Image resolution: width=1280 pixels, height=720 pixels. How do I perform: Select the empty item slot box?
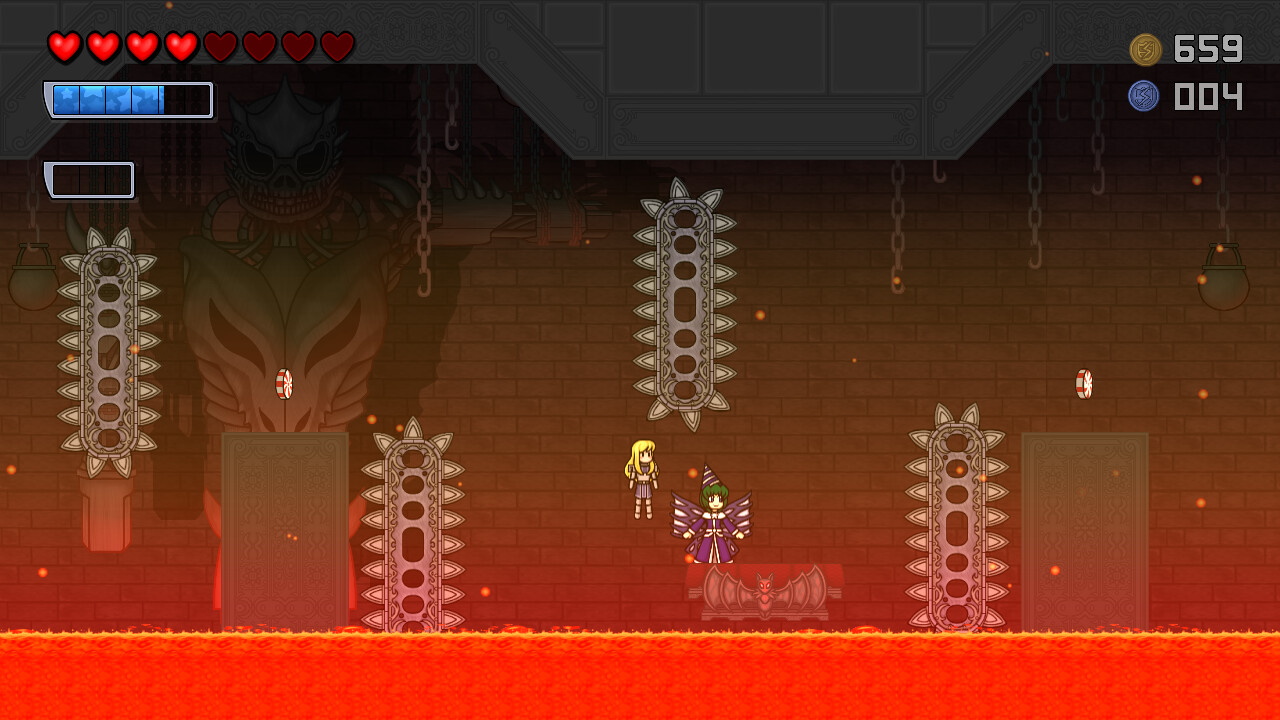point(91,180)
